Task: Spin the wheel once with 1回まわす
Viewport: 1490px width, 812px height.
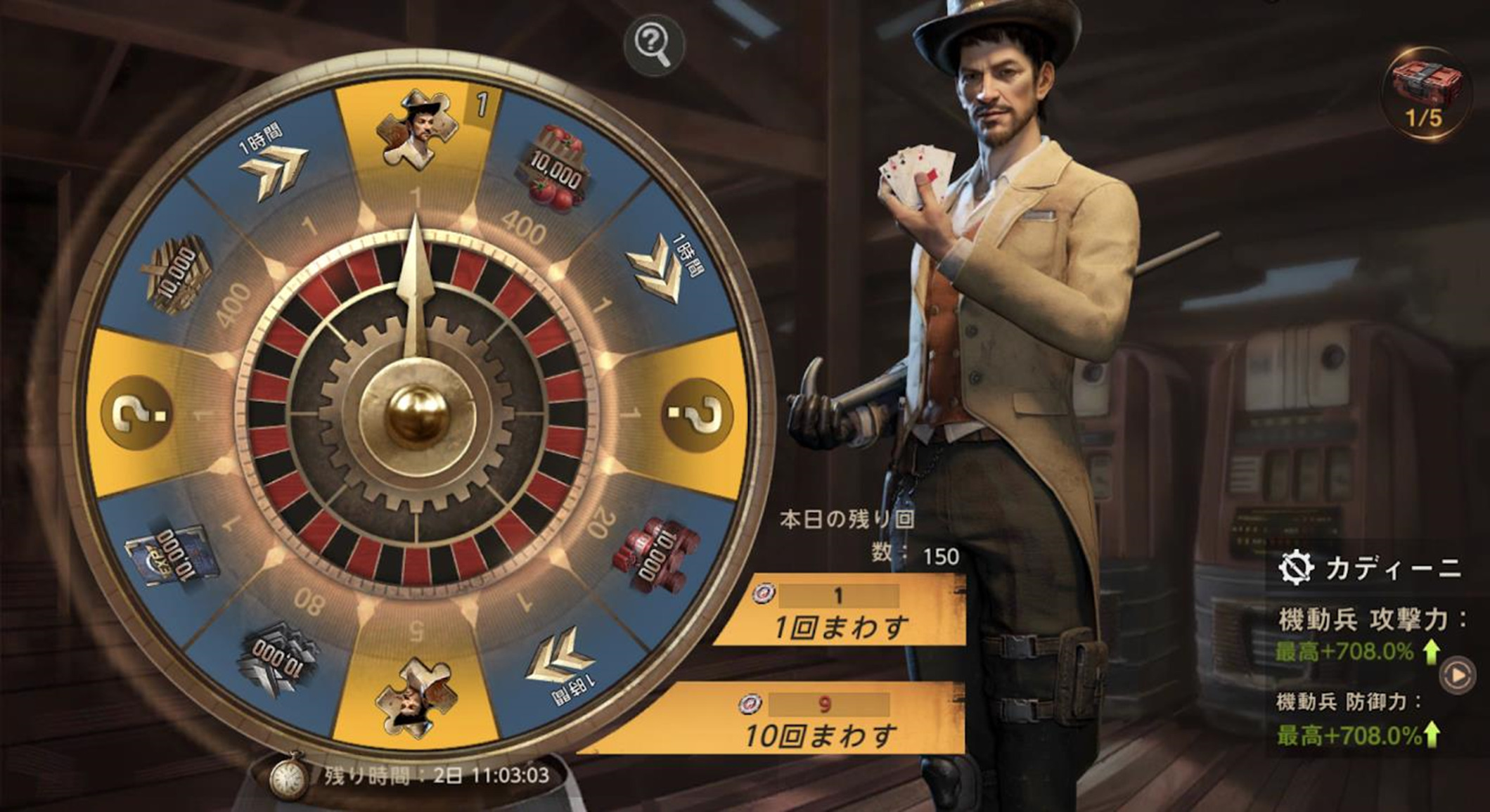Action: 840,612
